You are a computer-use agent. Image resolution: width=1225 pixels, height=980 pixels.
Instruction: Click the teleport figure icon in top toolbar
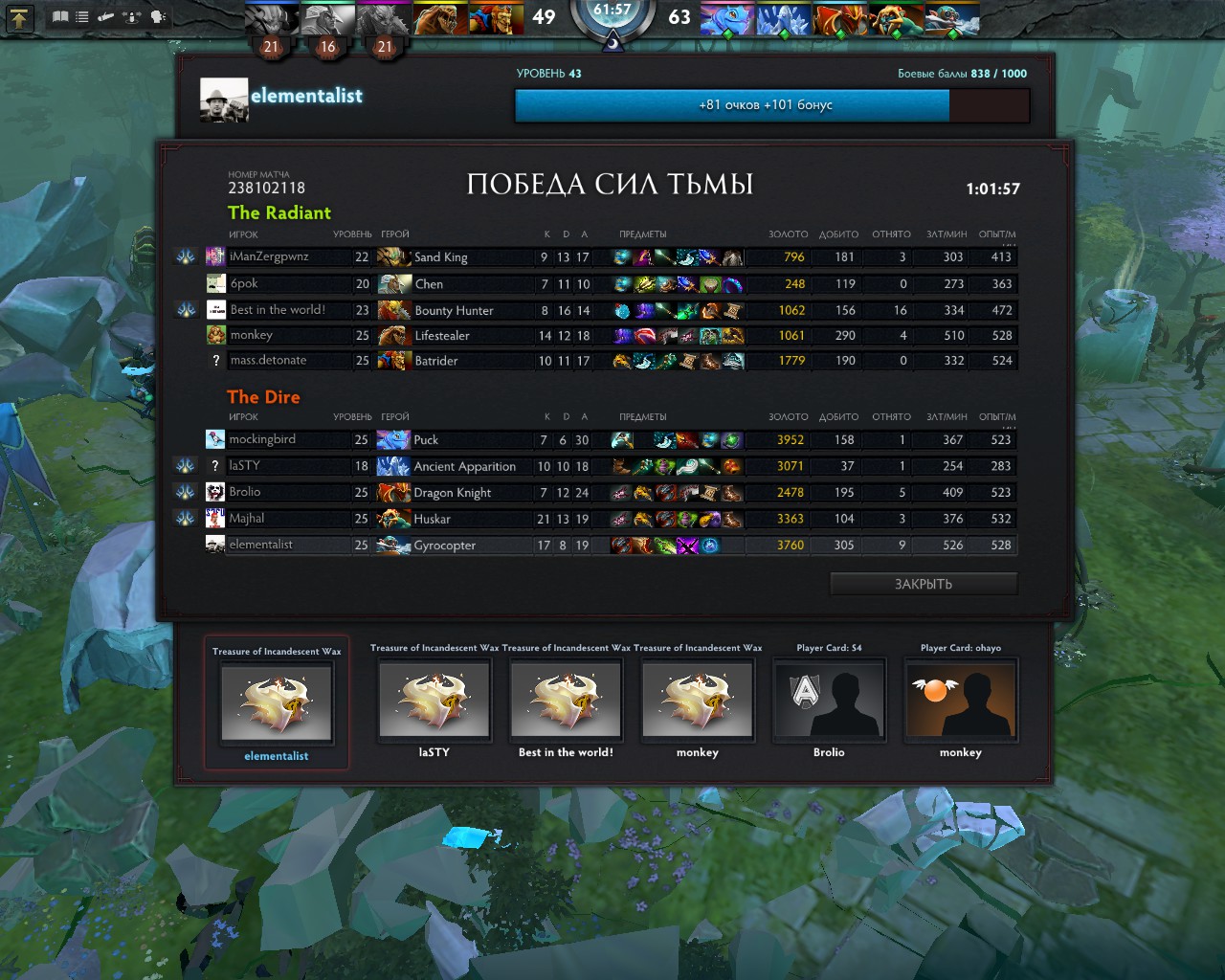[x=132, y=16]
